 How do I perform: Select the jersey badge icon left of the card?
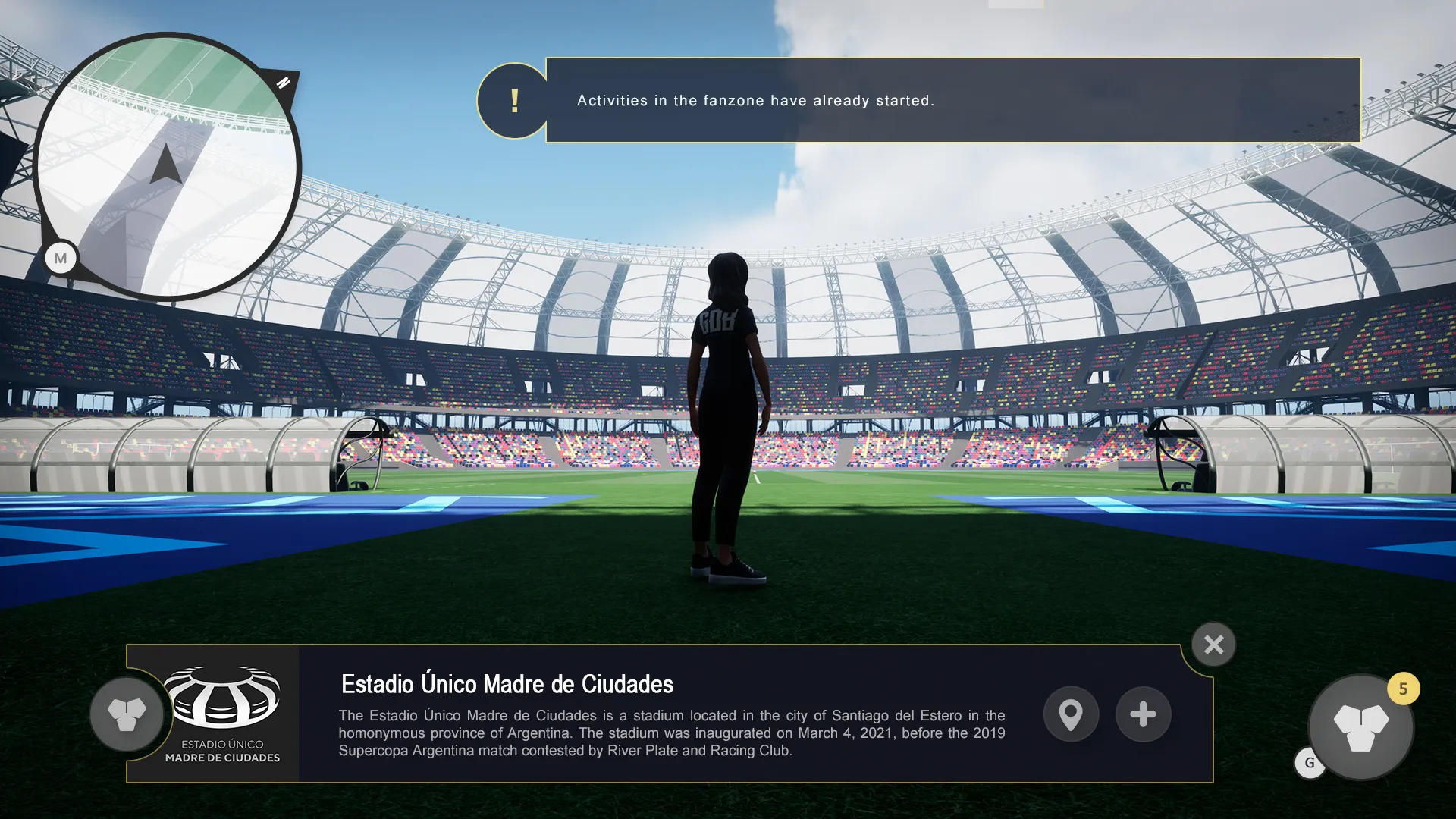click(126, 714)
